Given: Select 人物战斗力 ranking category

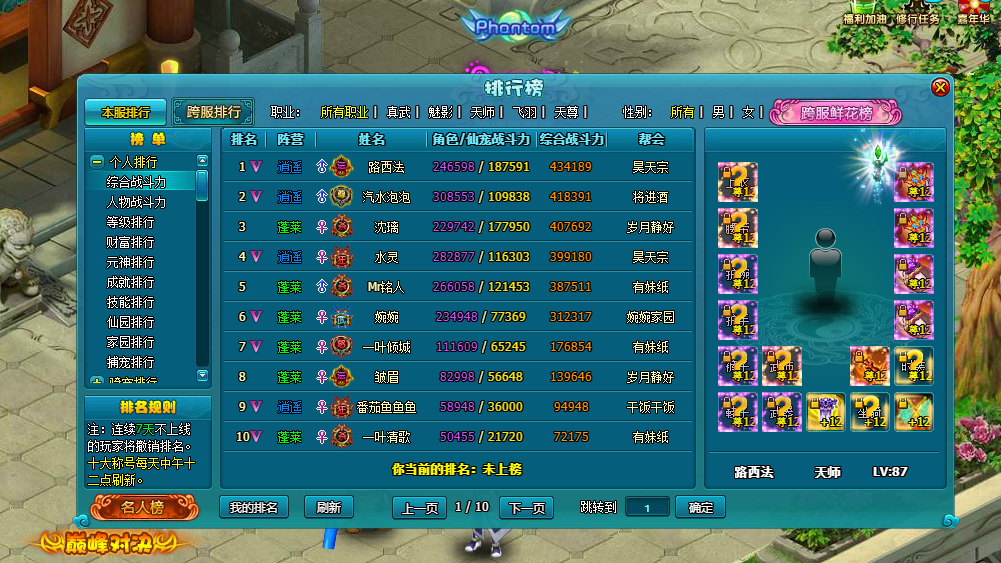Looking at the screenshot, I should [x=137, y=202].
